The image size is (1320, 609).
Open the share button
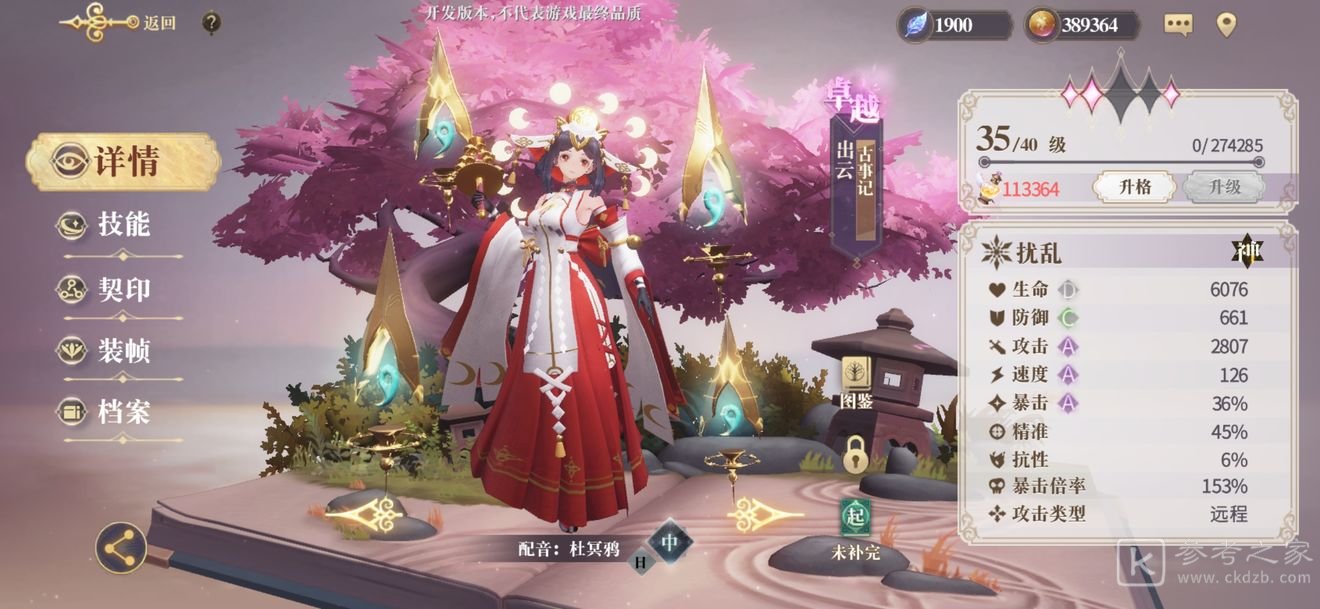[x=121, y=548]
